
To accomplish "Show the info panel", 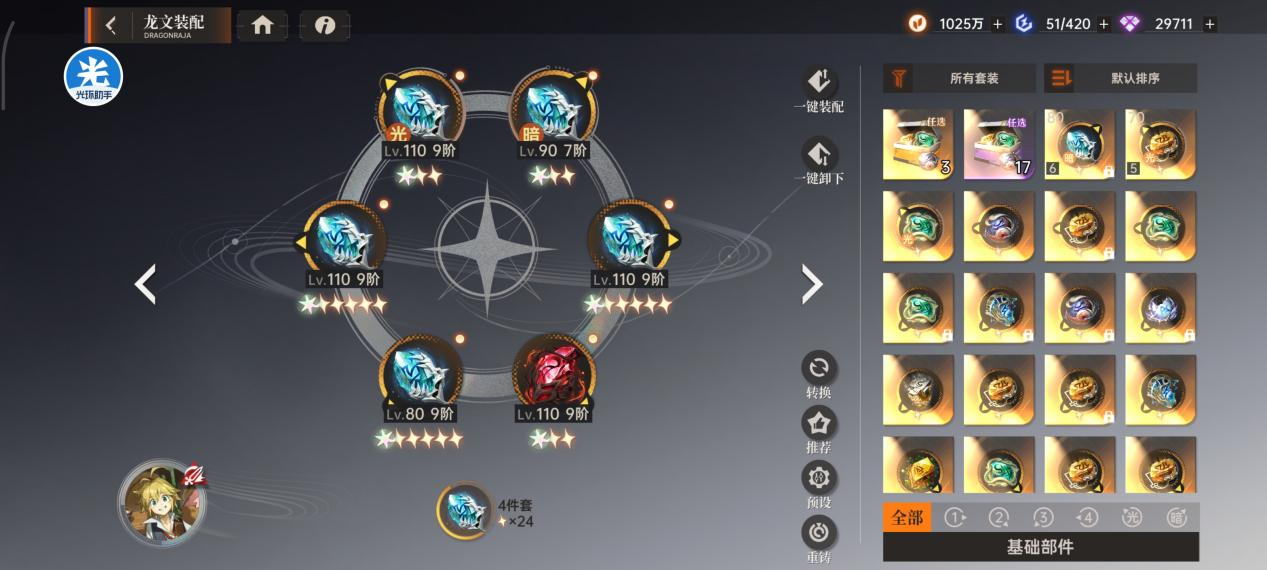I will (324, 26).
